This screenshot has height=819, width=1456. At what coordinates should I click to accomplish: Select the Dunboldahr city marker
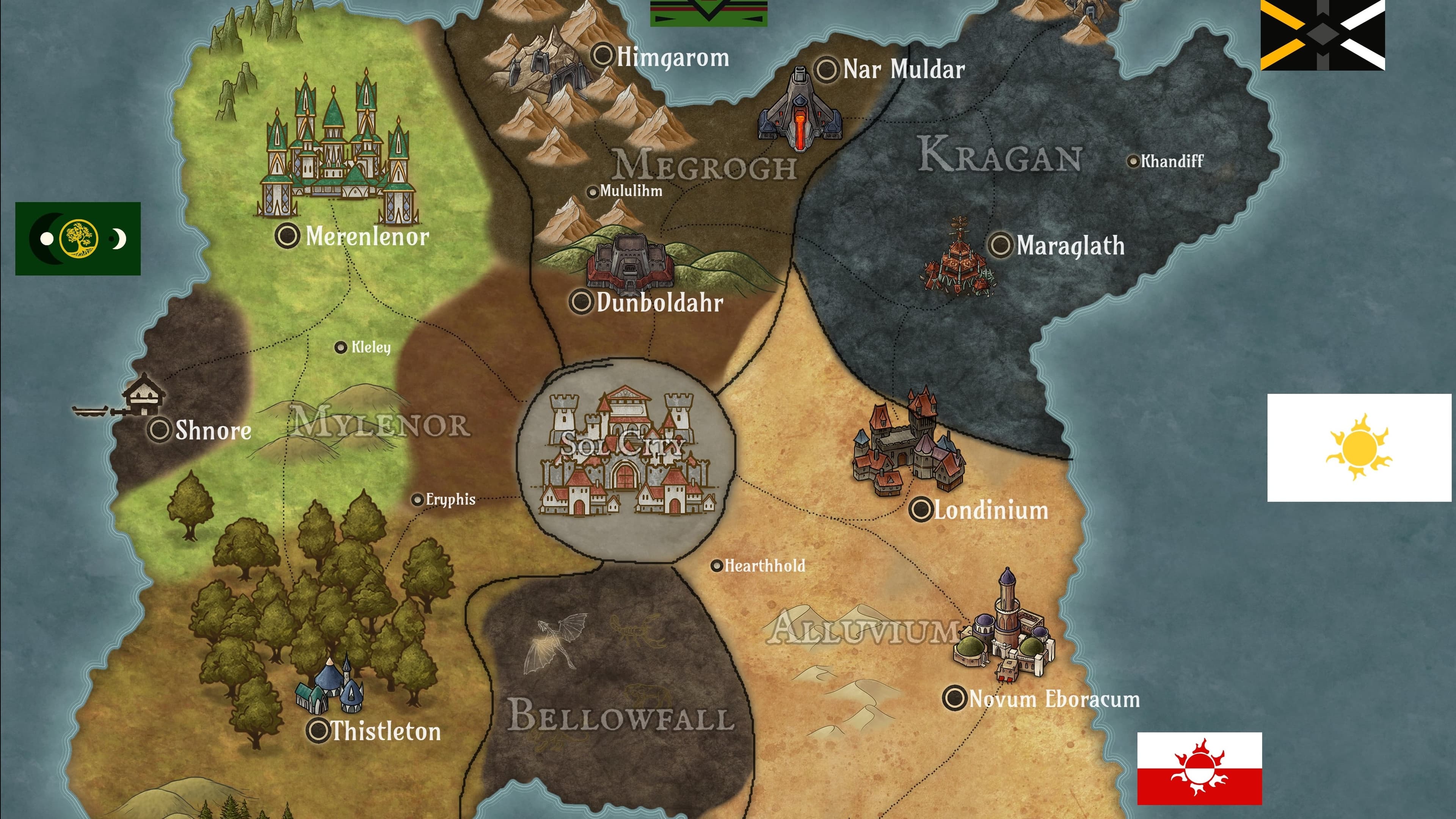[x=581, y=301]
